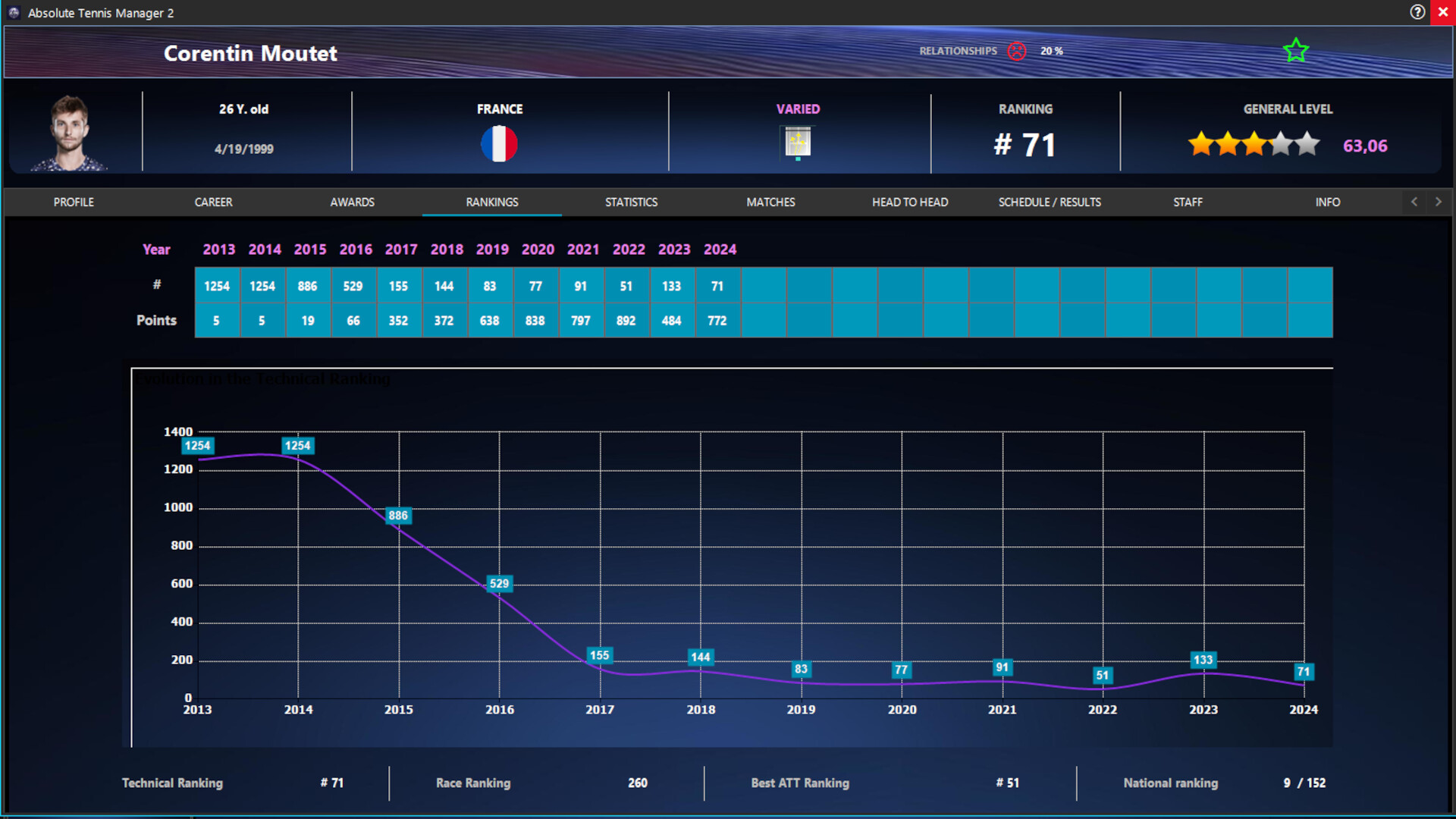Open the help question mark icon

(1417, 12)
